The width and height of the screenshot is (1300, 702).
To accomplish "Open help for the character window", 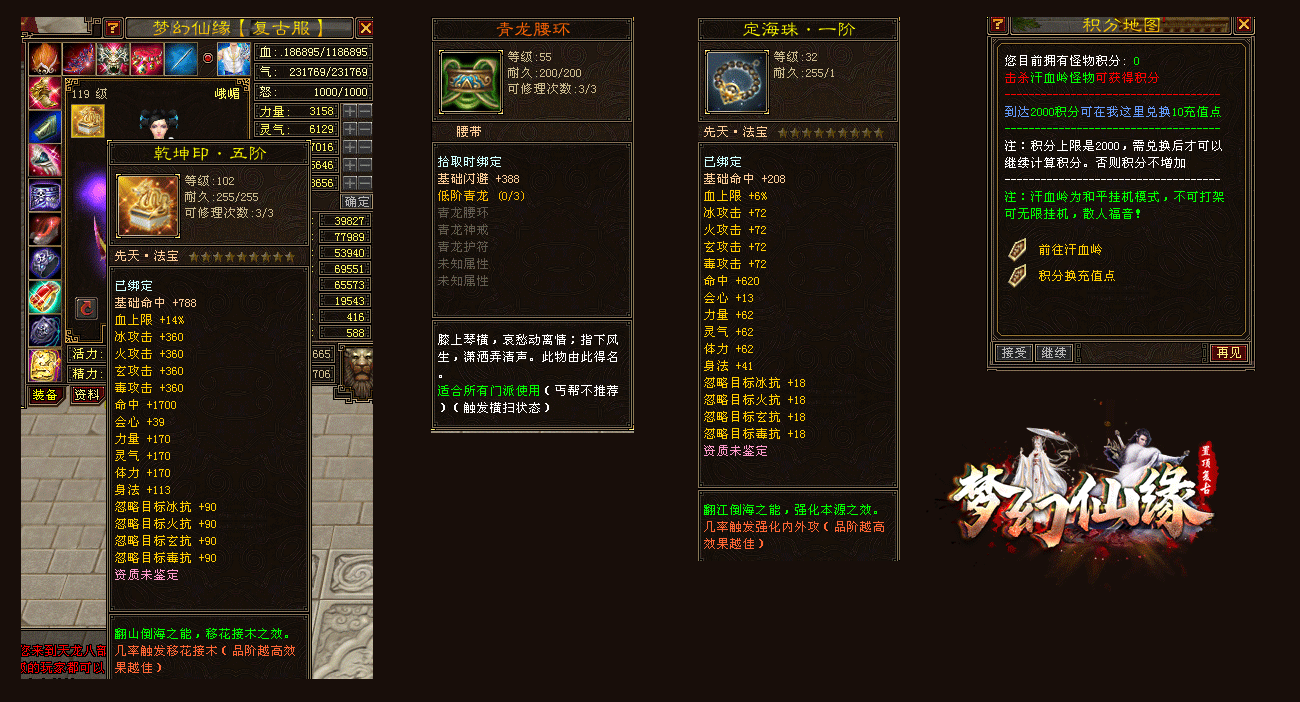I will [x=112, y=28].
